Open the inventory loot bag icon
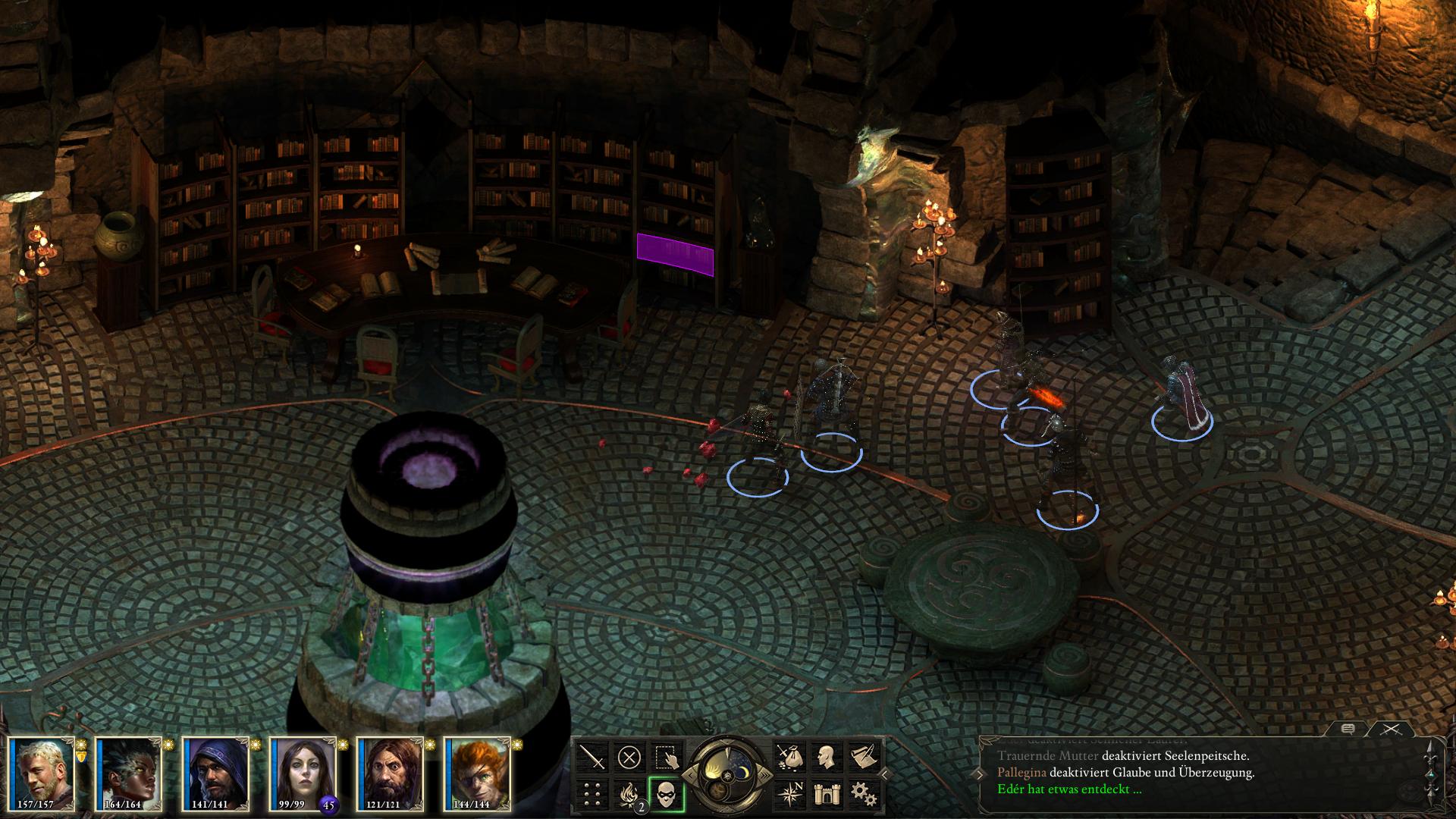 [x=789, y=757]
